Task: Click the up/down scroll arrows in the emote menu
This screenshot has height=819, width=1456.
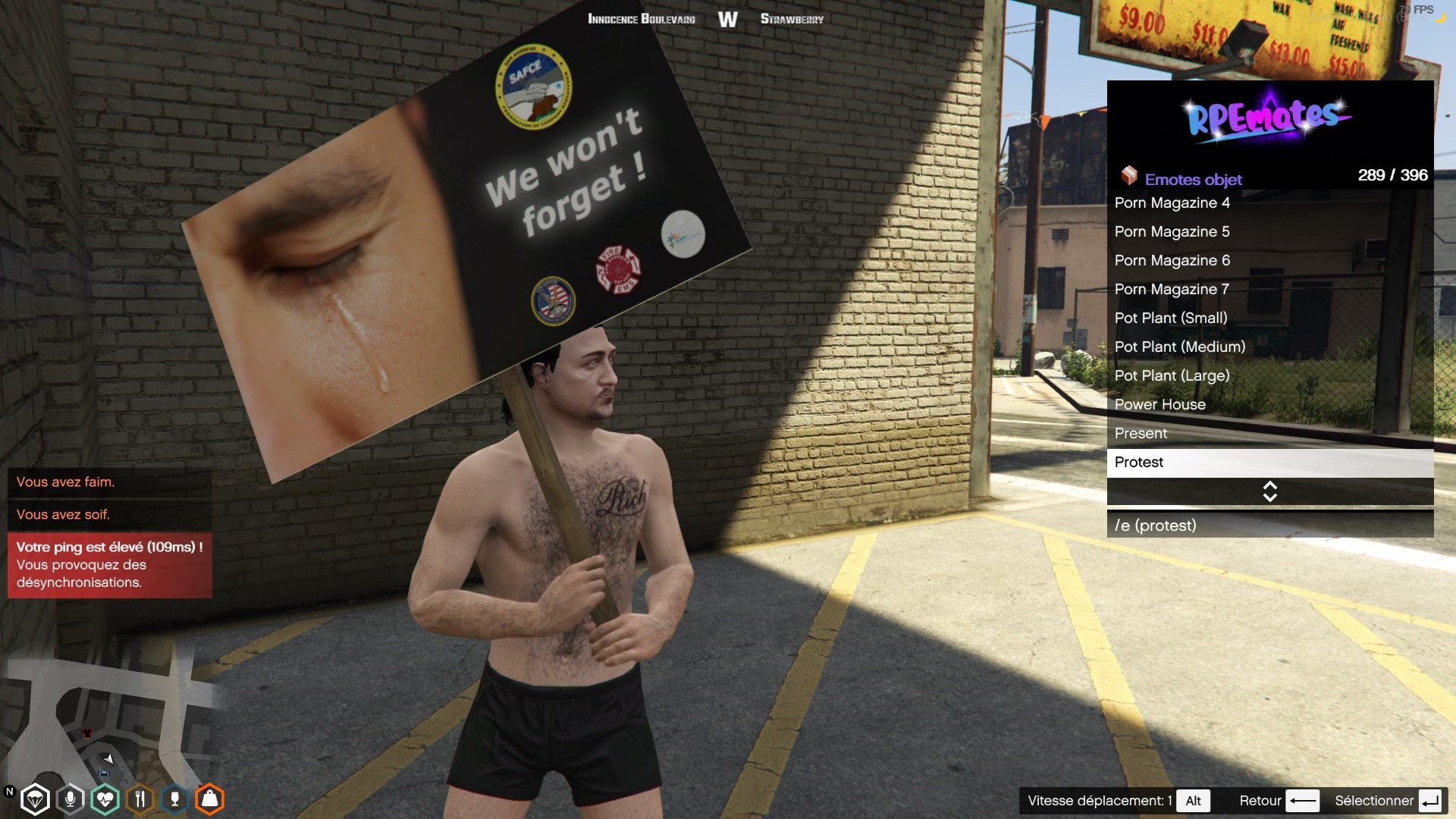Action: tap(1269, 491)
